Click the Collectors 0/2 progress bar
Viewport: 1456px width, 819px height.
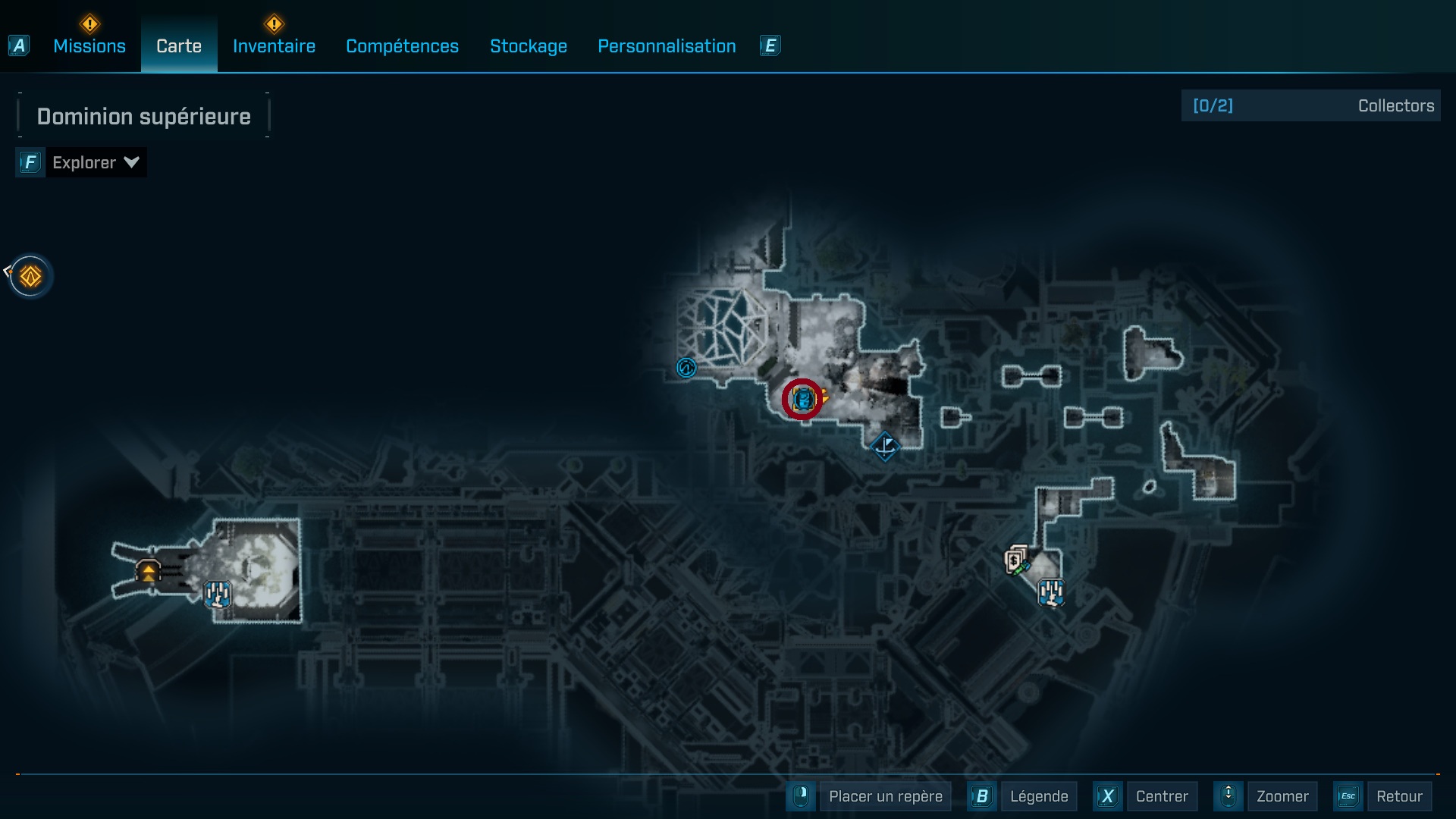(x=1310, y=105)
